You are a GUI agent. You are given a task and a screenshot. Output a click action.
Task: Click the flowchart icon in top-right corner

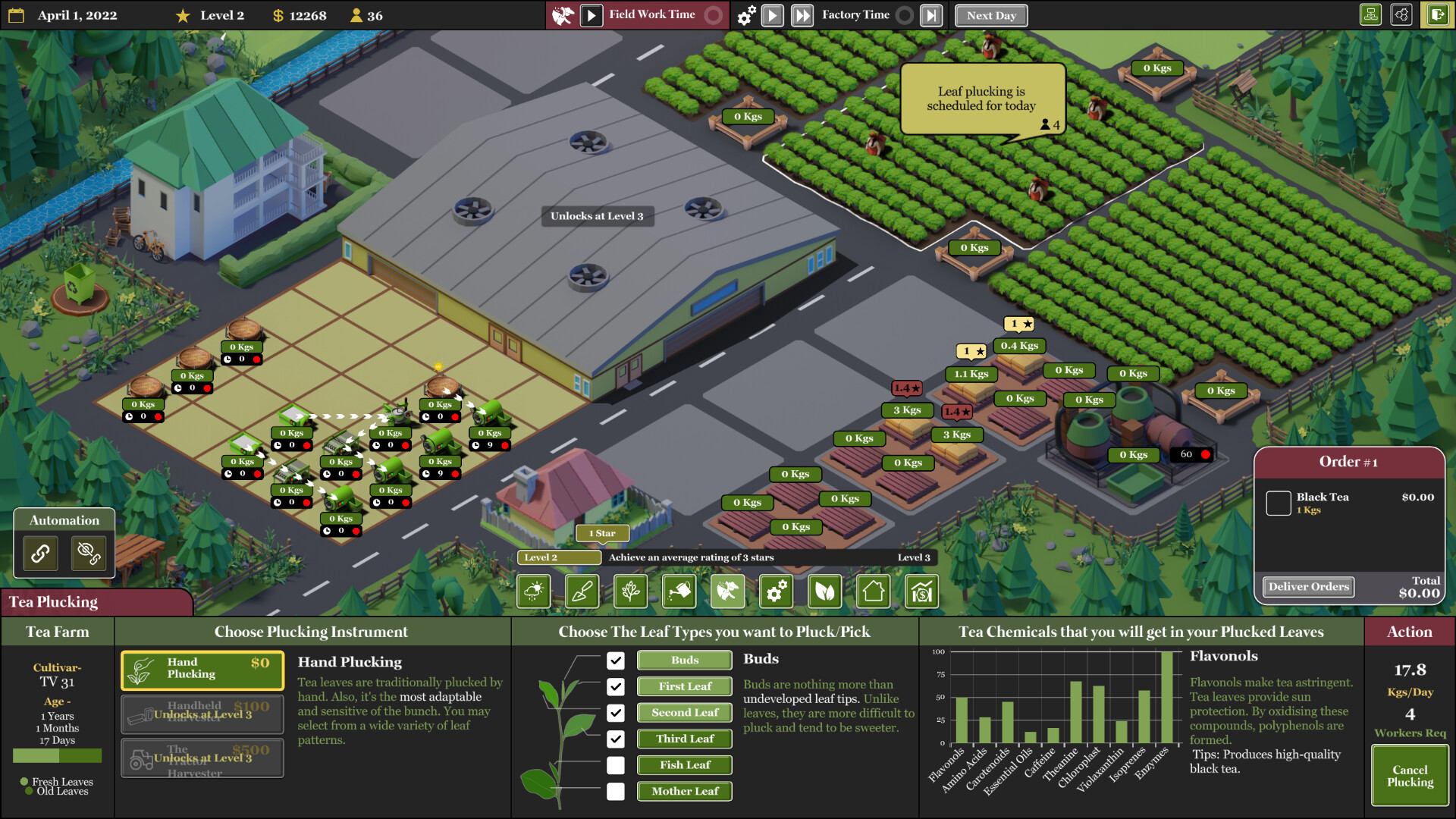click(x=1370, y=14)
